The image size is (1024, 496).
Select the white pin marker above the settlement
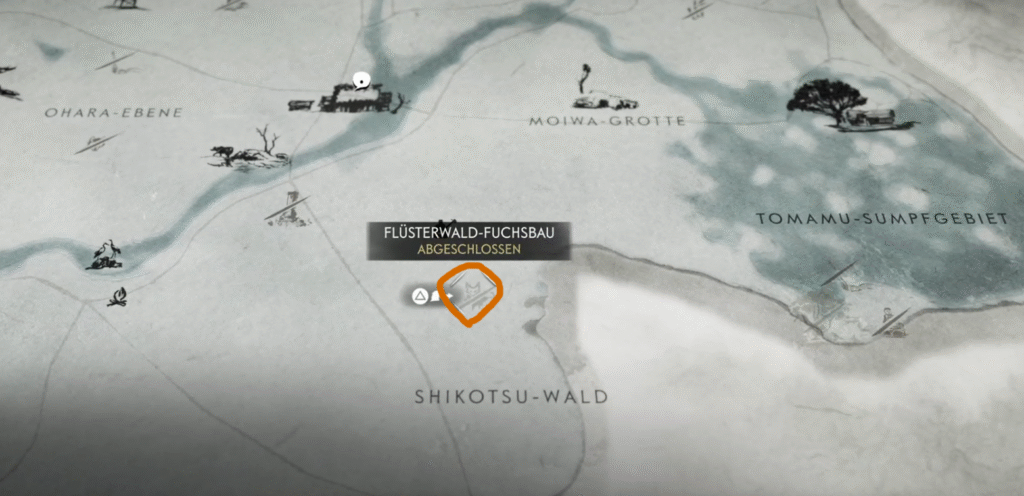tap(361, 80)
